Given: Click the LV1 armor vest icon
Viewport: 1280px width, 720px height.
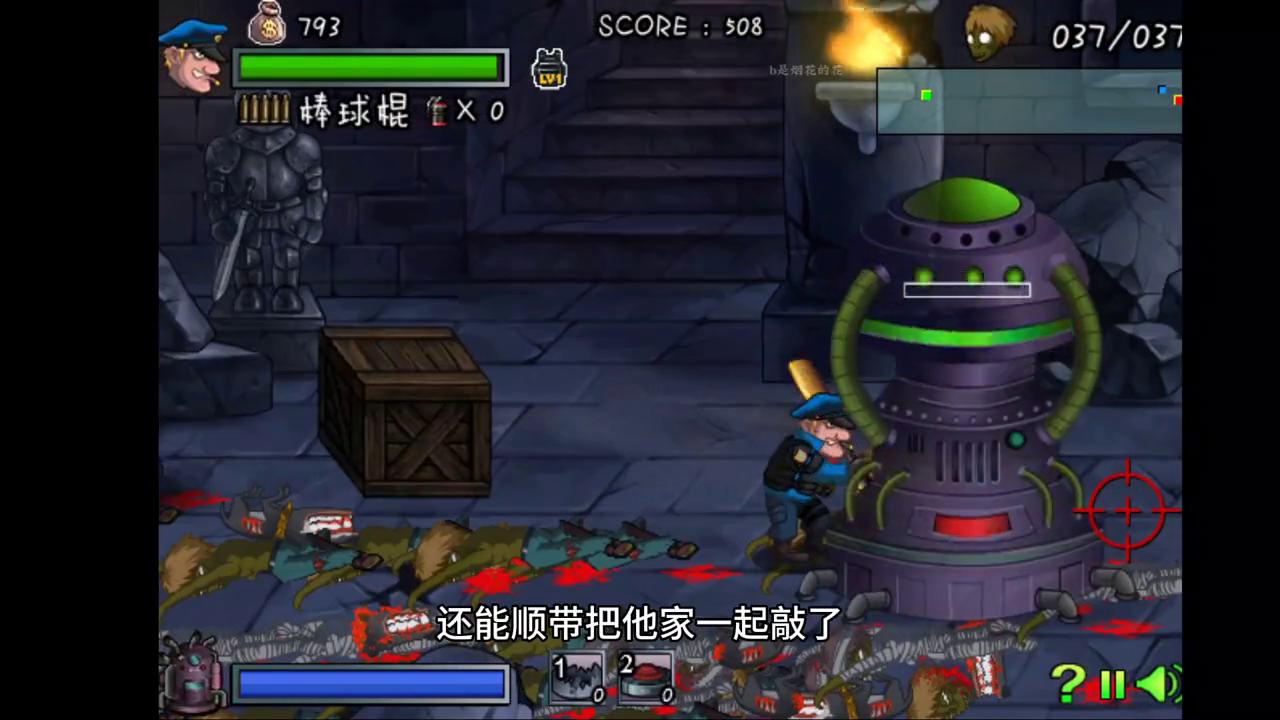Looking at the screenshot, I should pos(548,68).
